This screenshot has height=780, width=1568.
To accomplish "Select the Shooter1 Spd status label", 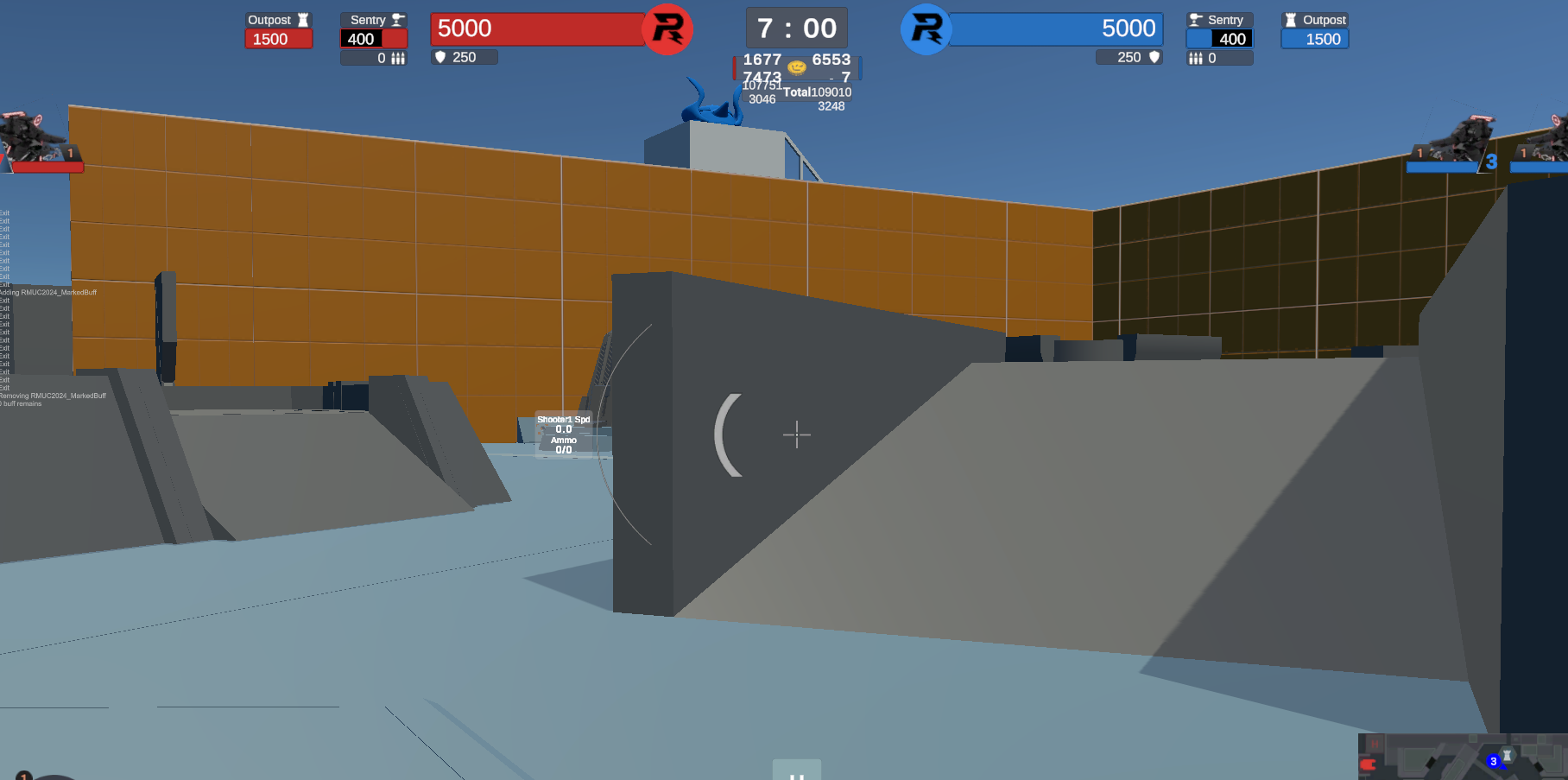I will [x=564, y=421].
